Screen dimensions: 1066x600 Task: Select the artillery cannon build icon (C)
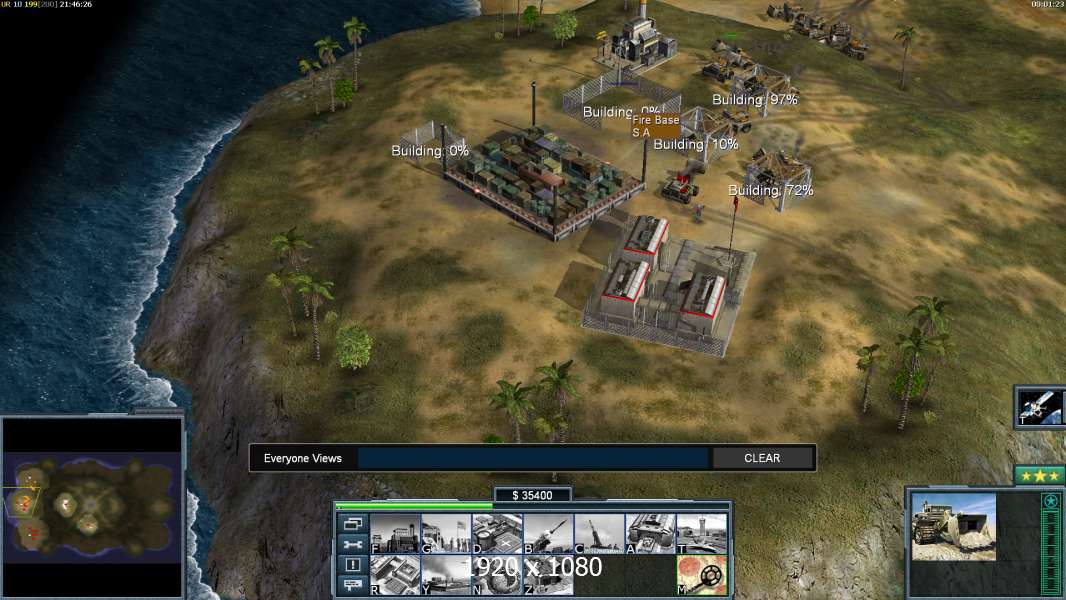click(599, 533)
